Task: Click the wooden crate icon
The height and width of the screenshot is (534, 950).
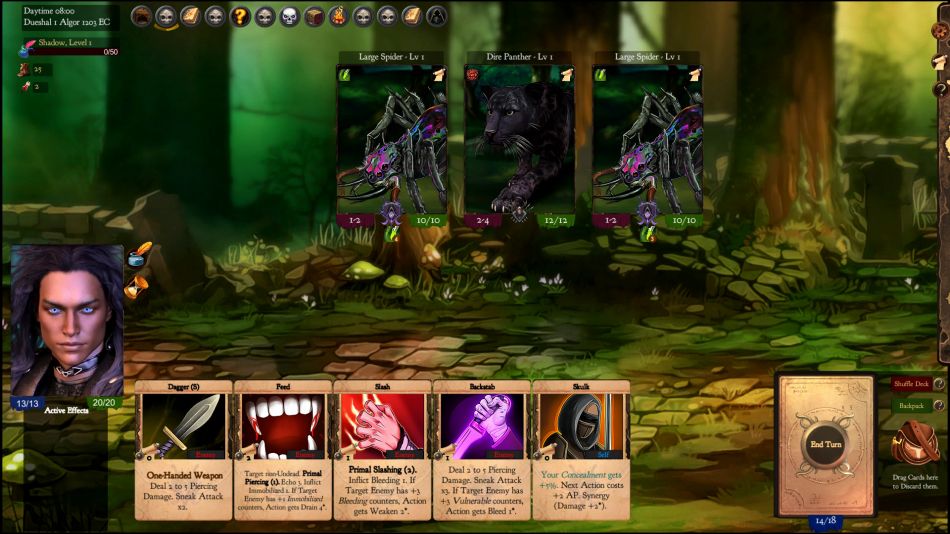Action: pyautogui.click(x=314, y=16)
